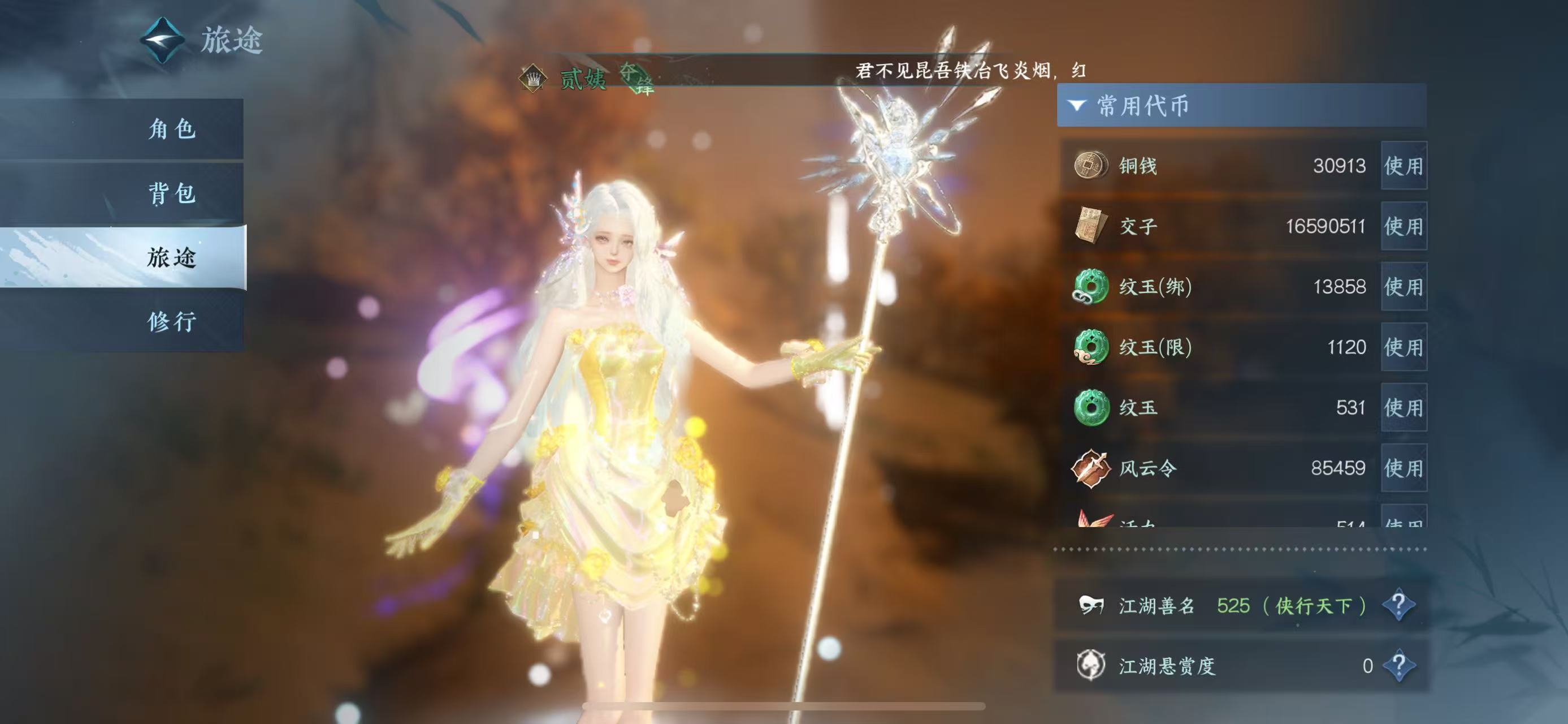Show help for 江湖善名 reputation

[1398, 605]
